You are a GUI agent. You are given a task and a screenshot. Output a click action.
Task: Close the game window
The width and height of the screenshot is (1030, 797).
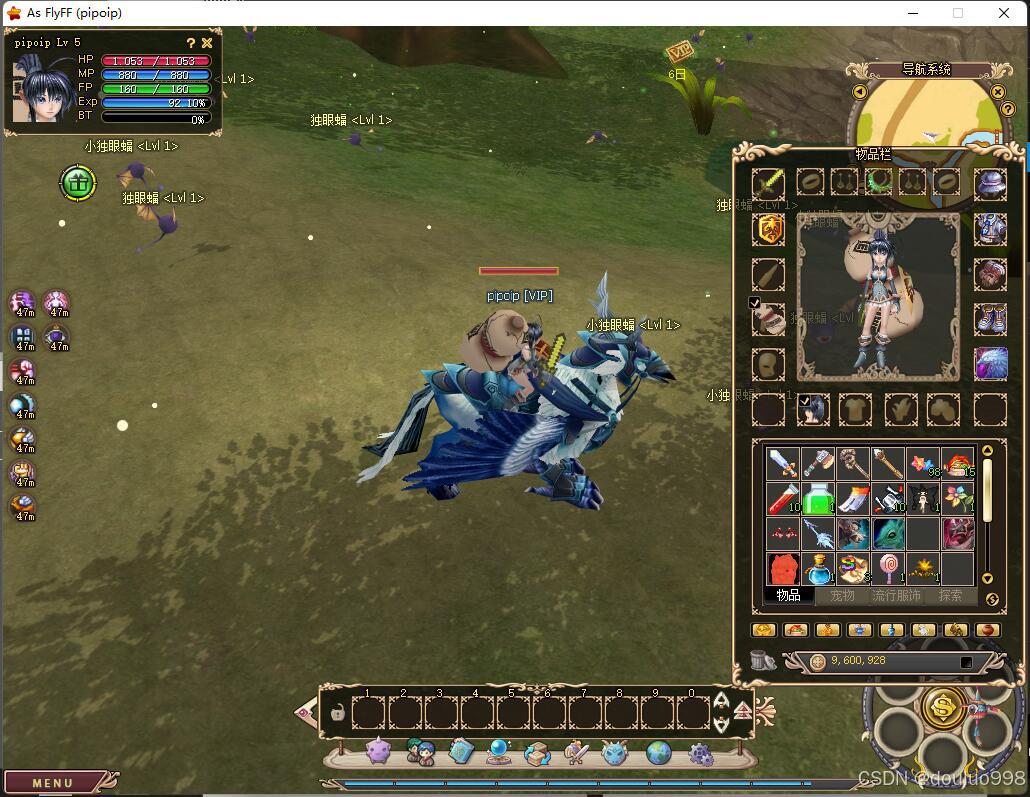tap(1004, 13)
